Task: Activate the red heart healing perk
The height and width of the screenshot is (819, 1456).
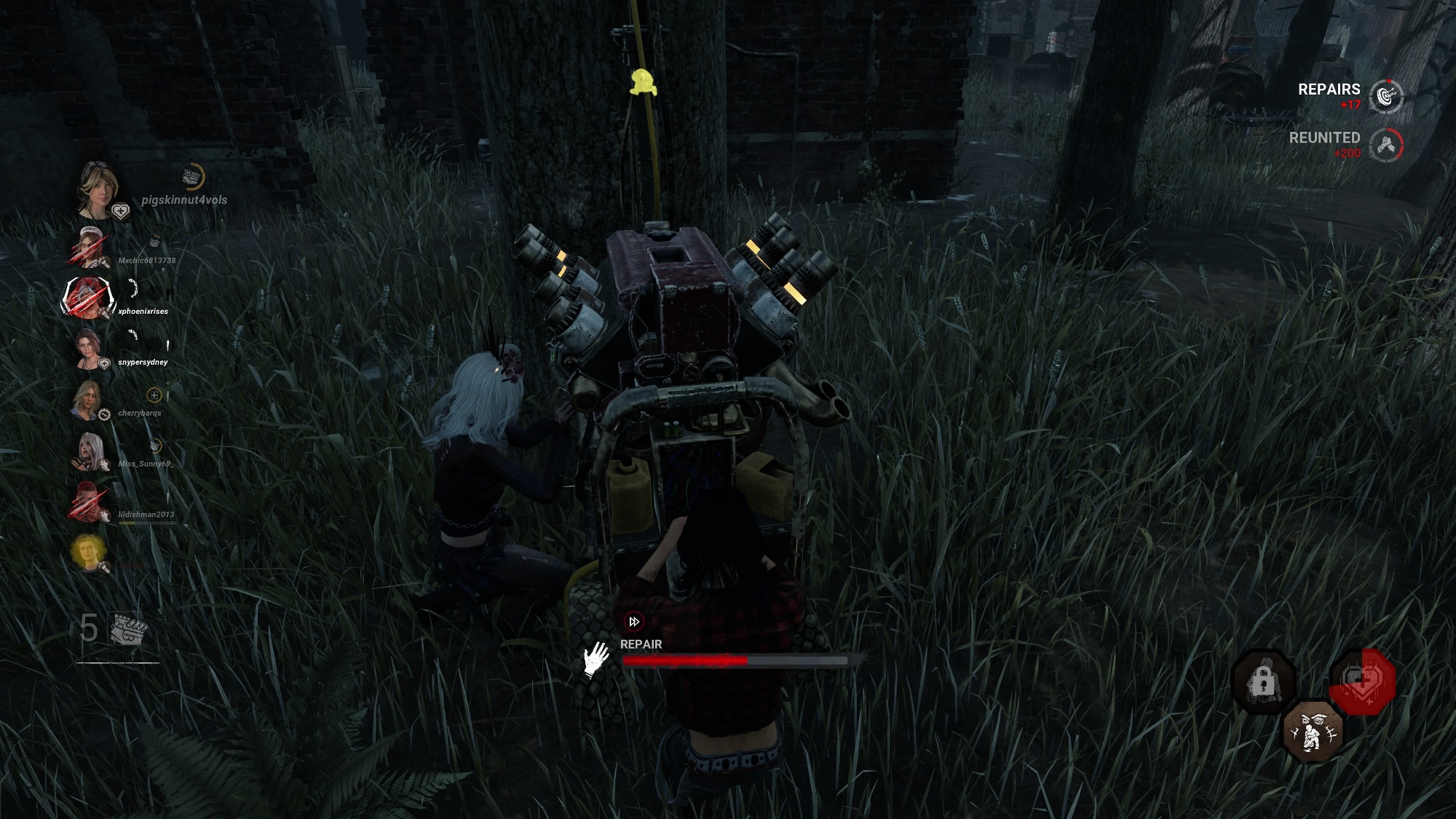Action: [x=1363, y=682]
